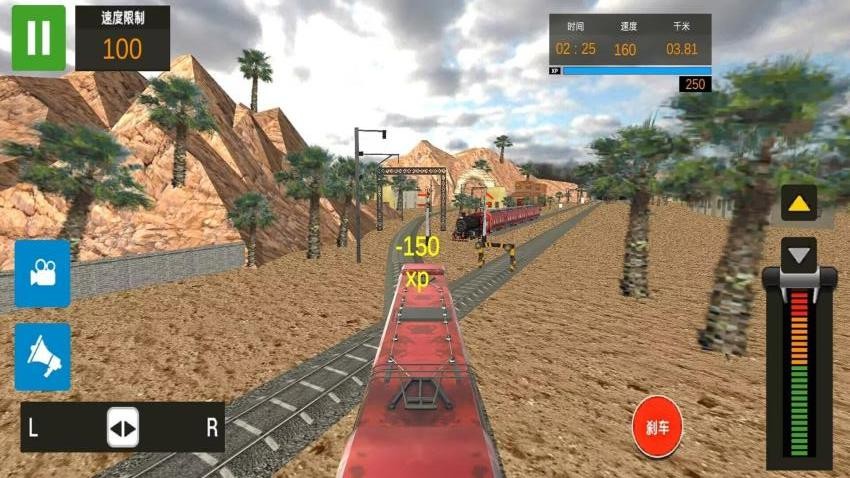Switch camera view with the camera icon
This screenshot has width=850, height=478.
pyautogui.click(x=43, y=273)
